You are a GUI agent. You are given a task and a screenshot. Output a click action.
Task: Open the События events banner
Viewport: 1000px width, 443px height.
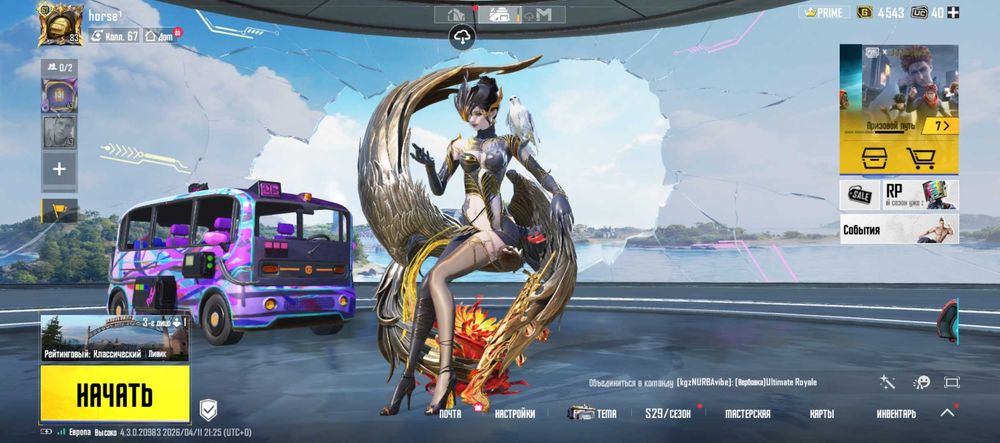[899, 229]
